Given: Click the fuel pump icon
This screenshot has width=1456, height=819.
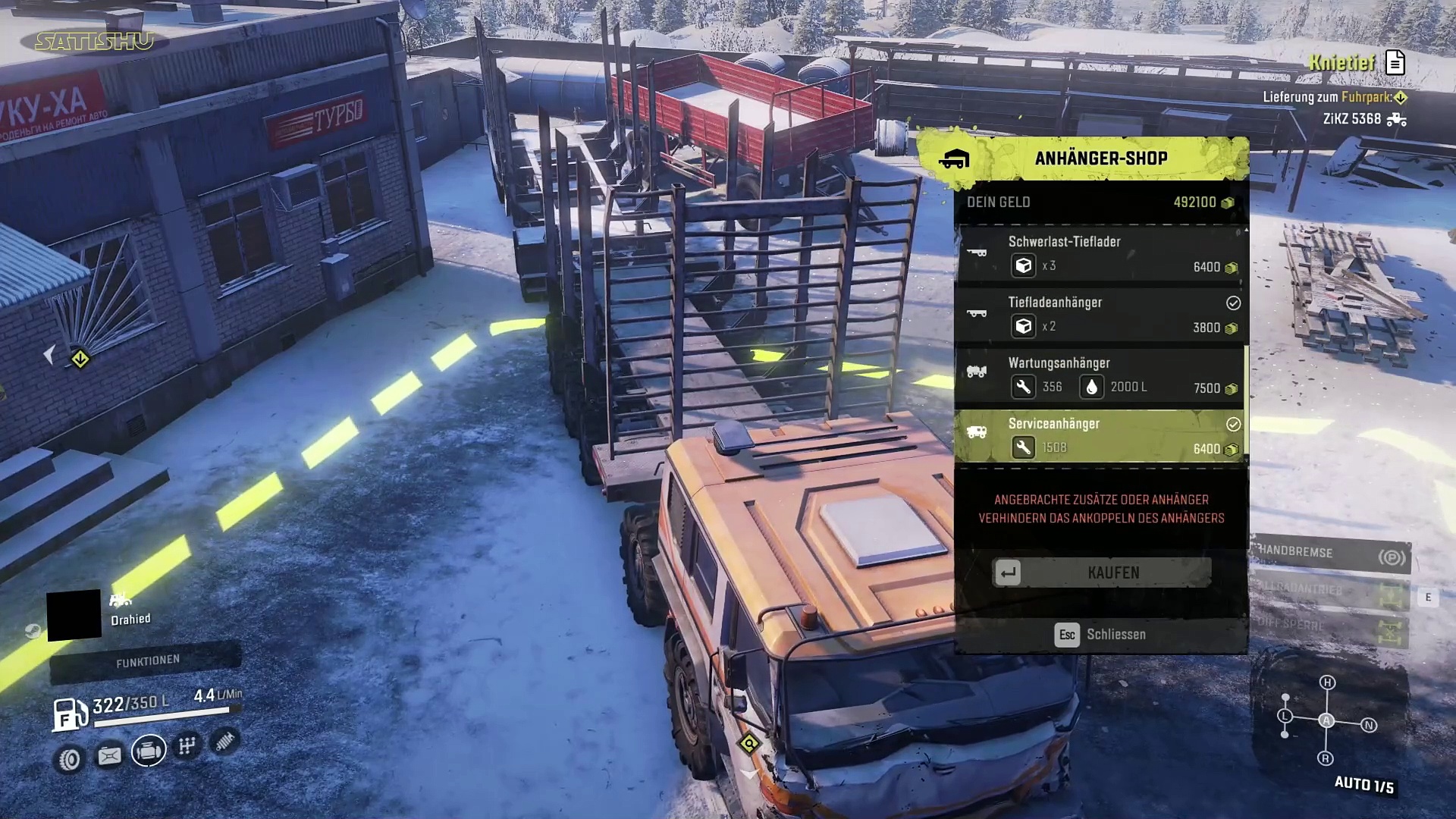Looking at the screenshot, I should click(69, 714).
